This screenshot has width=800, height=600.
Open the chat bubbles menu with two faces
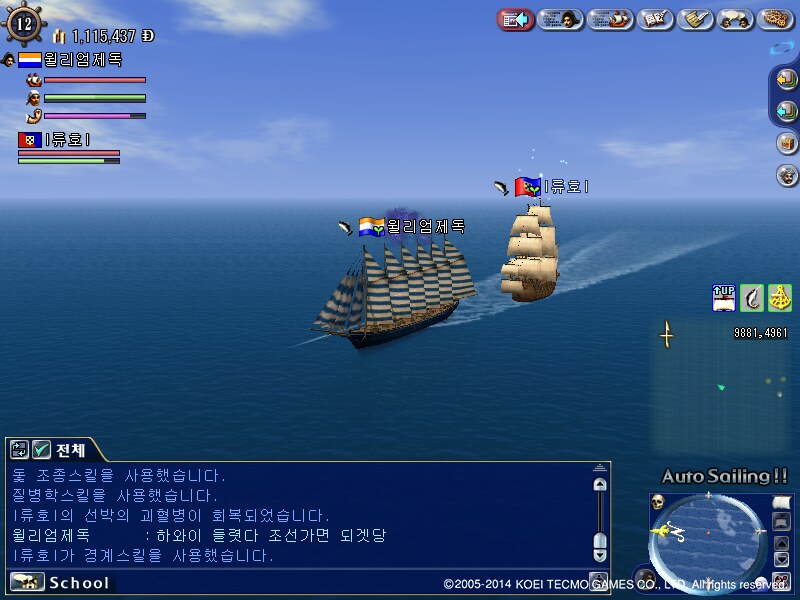pyautogui.click(x=735, y=19)
